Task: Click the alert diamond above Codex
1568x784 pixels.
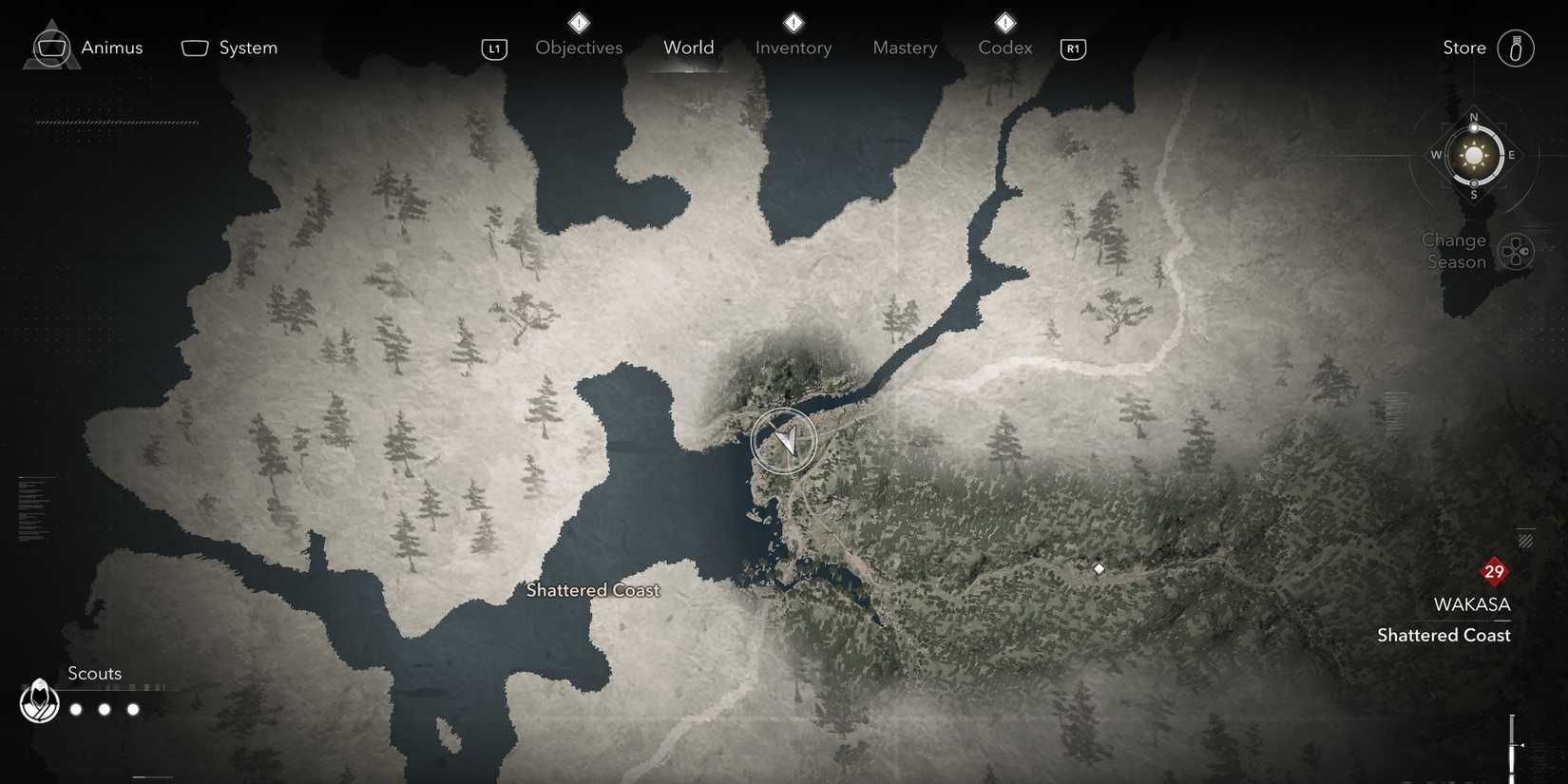Action: pos(1004,23)
